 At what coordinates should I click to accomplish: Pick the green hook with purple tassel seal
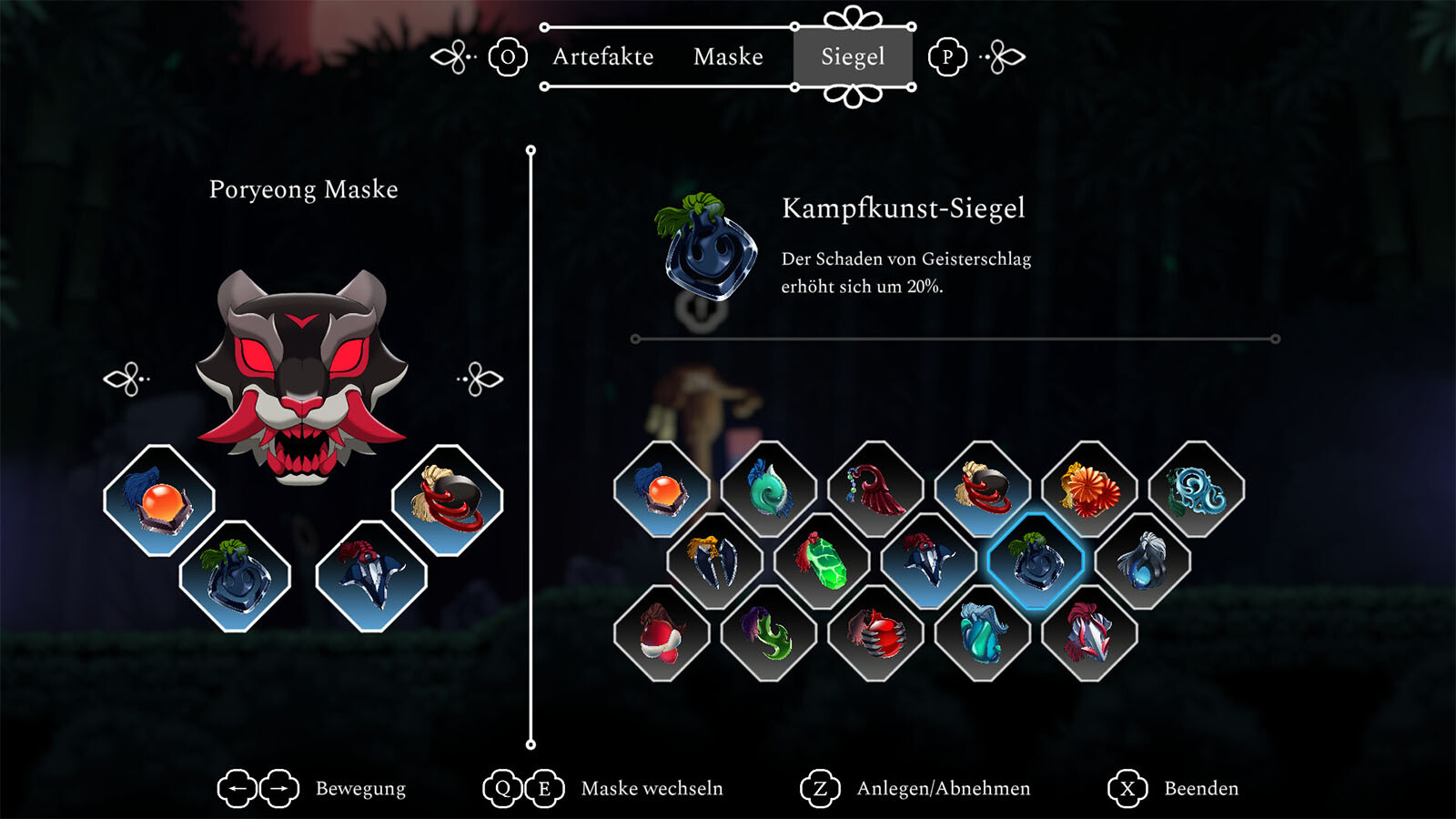[x=769, y=633]
